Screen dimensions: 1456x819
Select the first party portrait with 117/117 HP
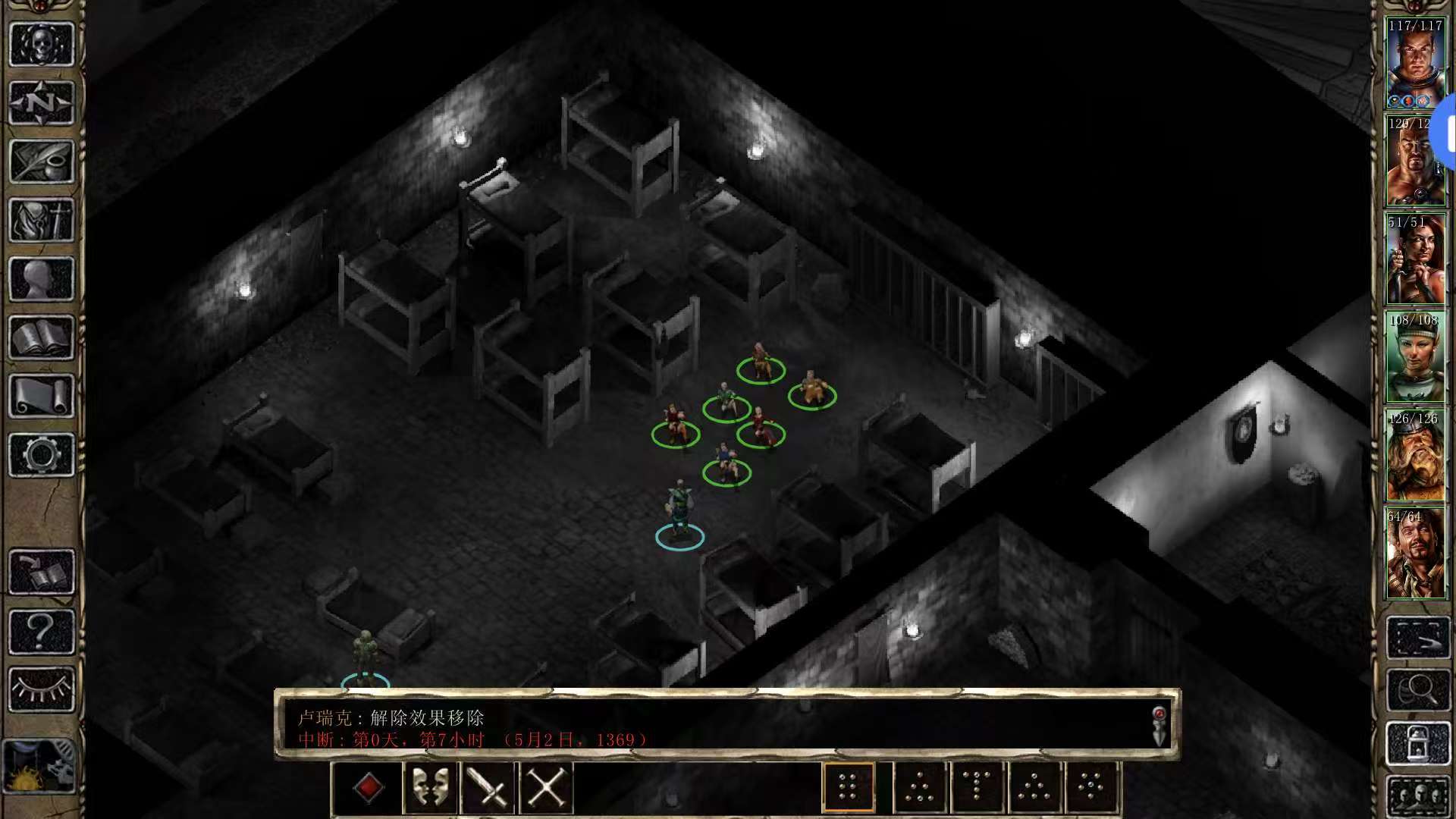coord(1415,64)
